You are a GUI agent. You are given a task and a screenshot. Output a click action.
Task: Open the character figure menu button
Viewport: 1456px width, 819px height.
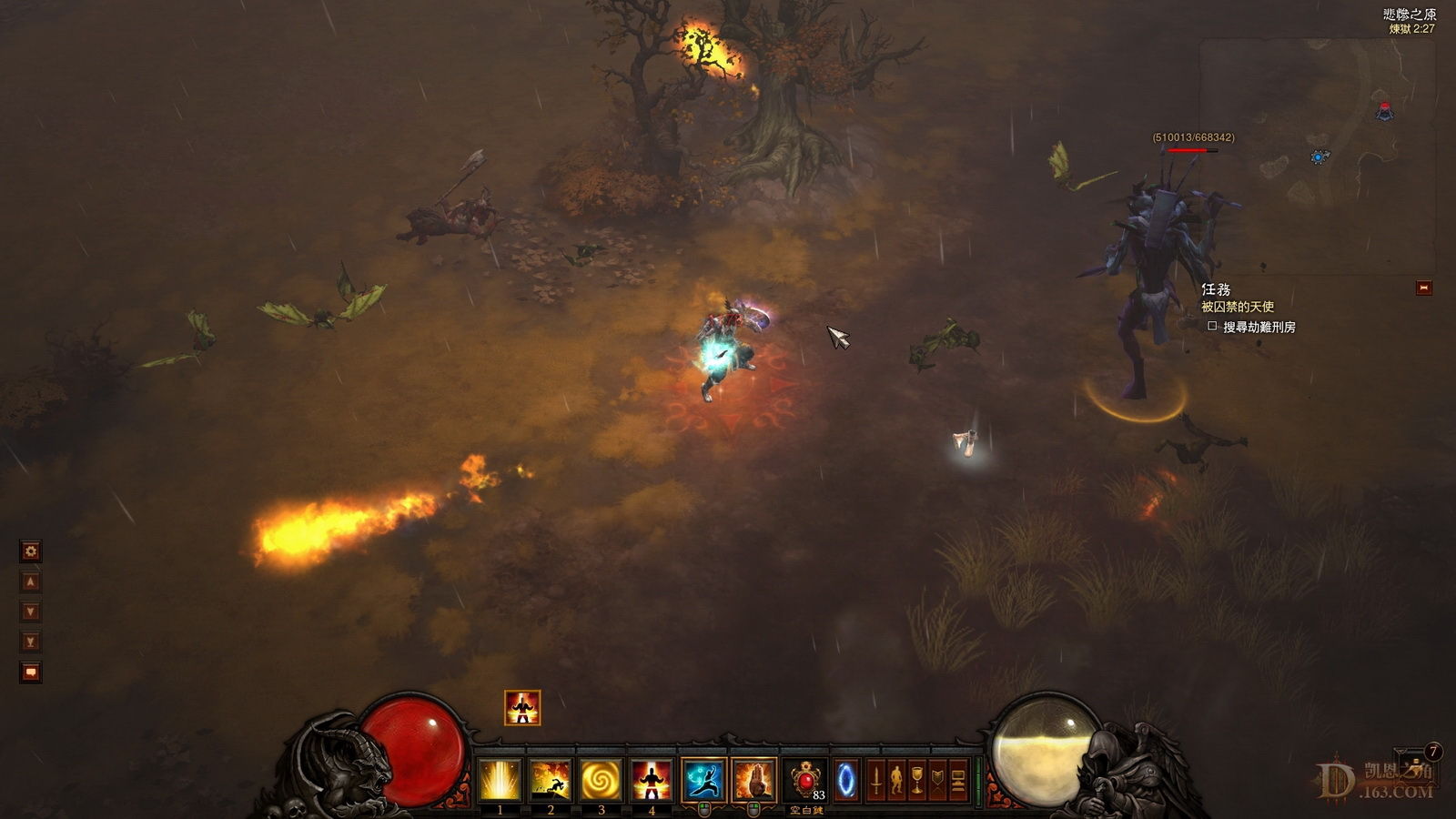coord(896,780)
